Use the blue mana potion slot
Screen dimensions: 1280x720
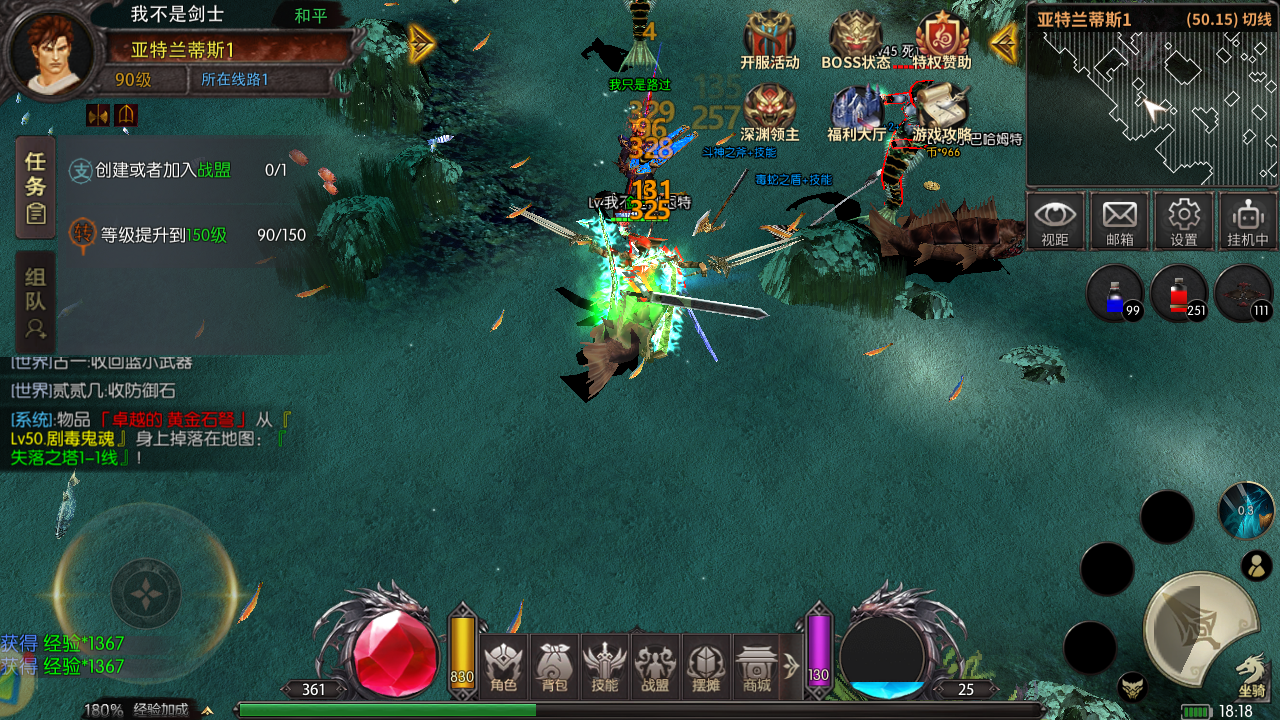(x=1115, y=294)
